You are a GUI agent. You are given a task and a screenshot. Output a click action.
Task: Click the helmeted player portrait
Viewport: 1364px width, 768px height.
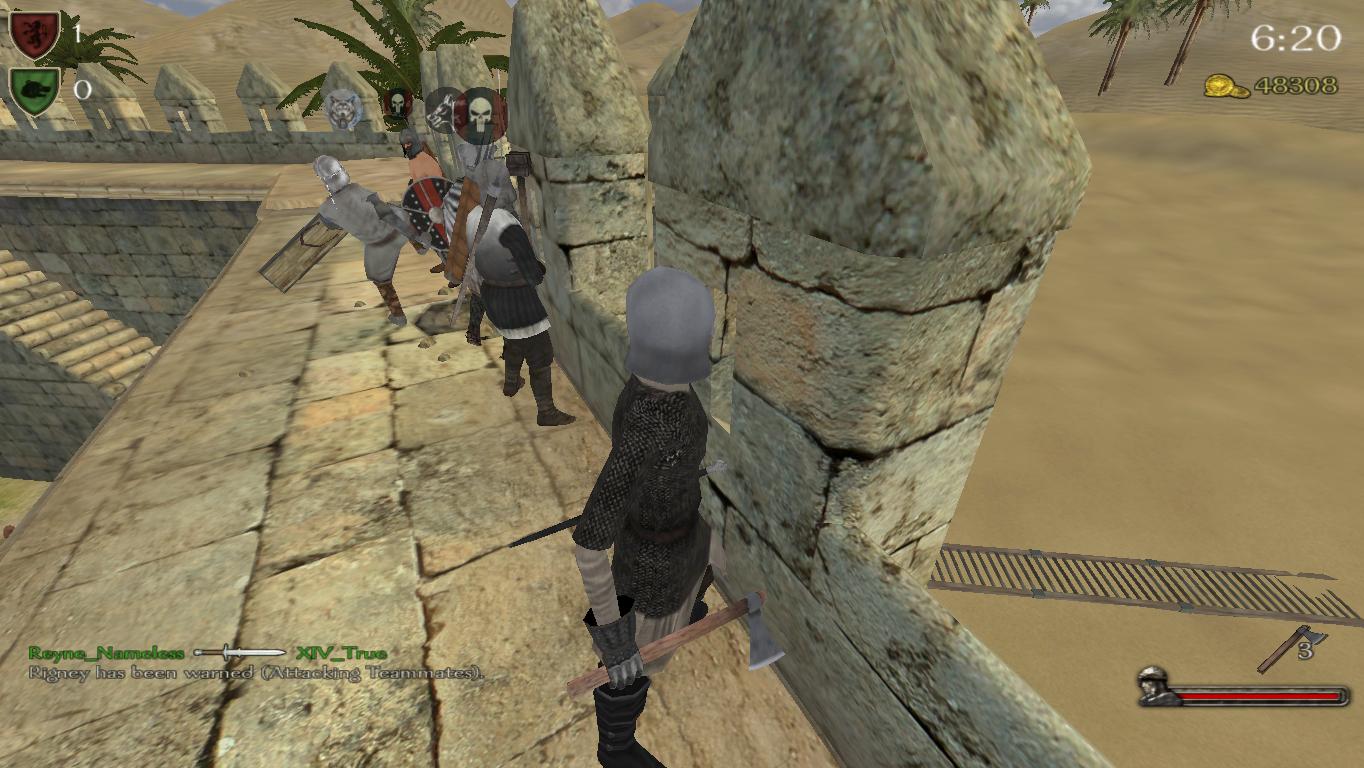point(1158,687)
